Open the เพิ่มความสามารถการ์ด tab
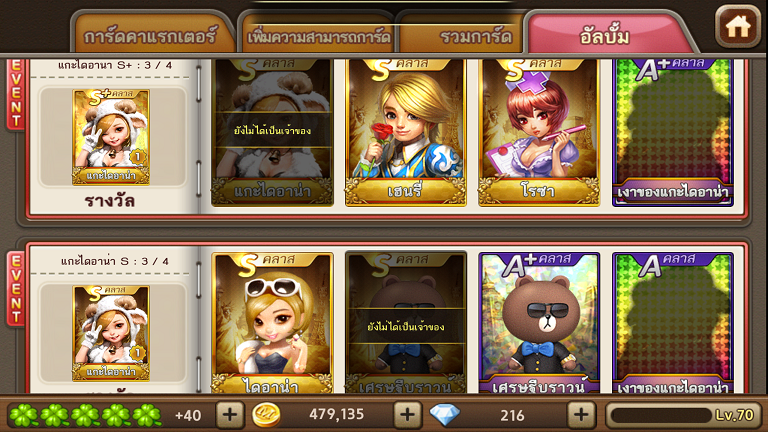Image resolution: width=768 pixels, height=432 pixels. pos(318,36)
